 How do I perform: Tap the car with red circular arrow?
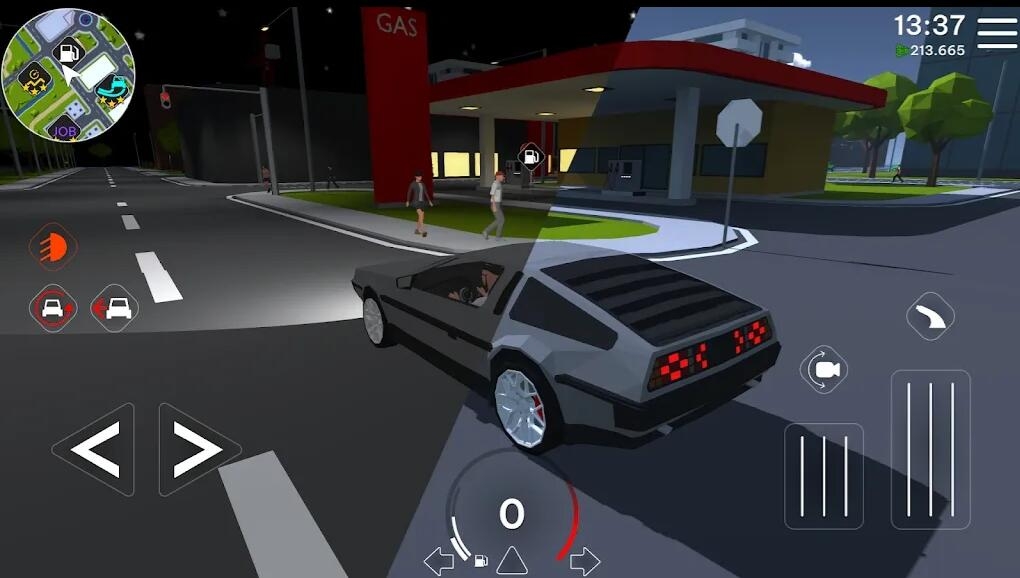(52, 307)
